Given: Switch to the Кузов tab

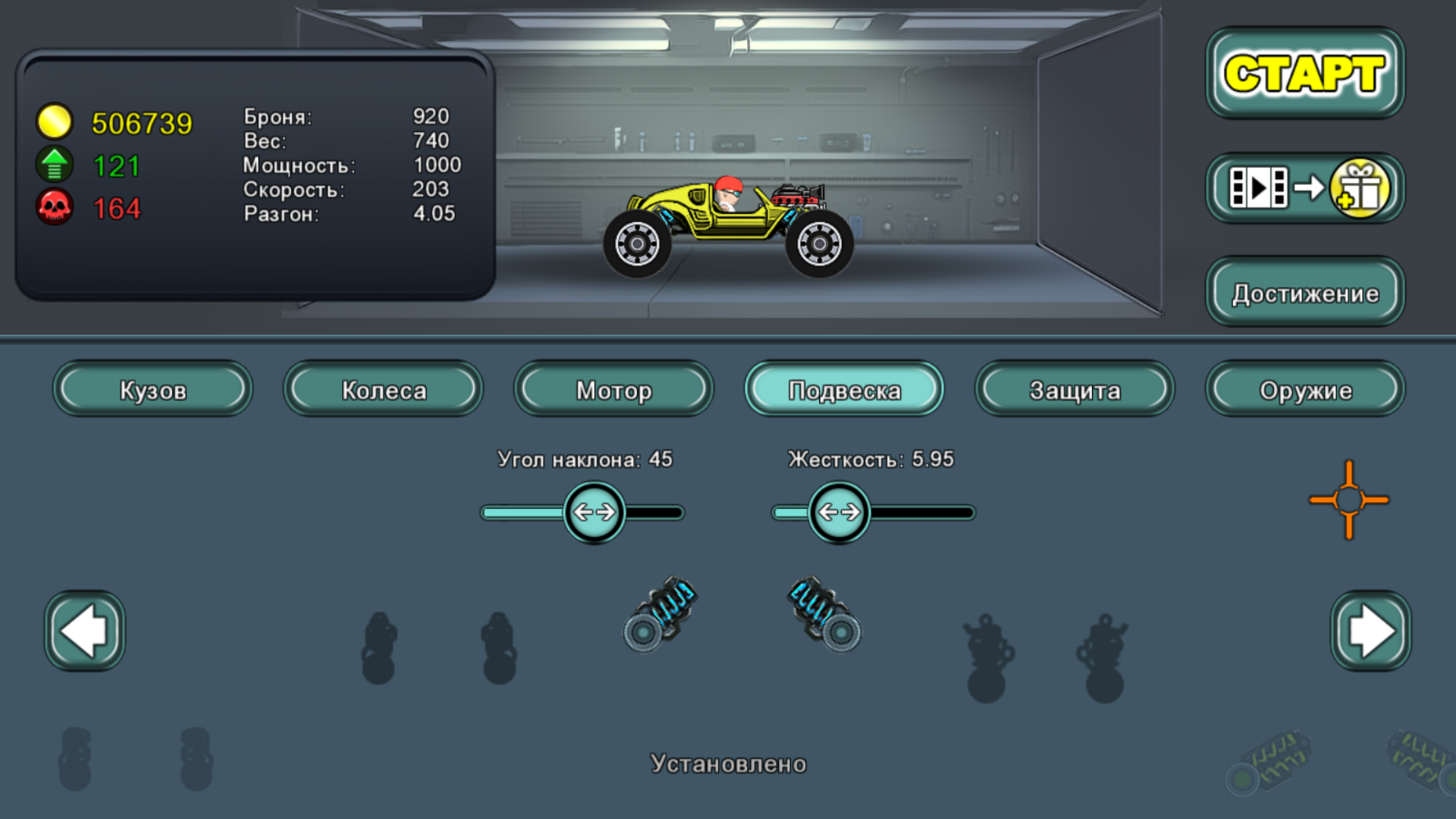Looking at the screenshot, I should 152,390.
